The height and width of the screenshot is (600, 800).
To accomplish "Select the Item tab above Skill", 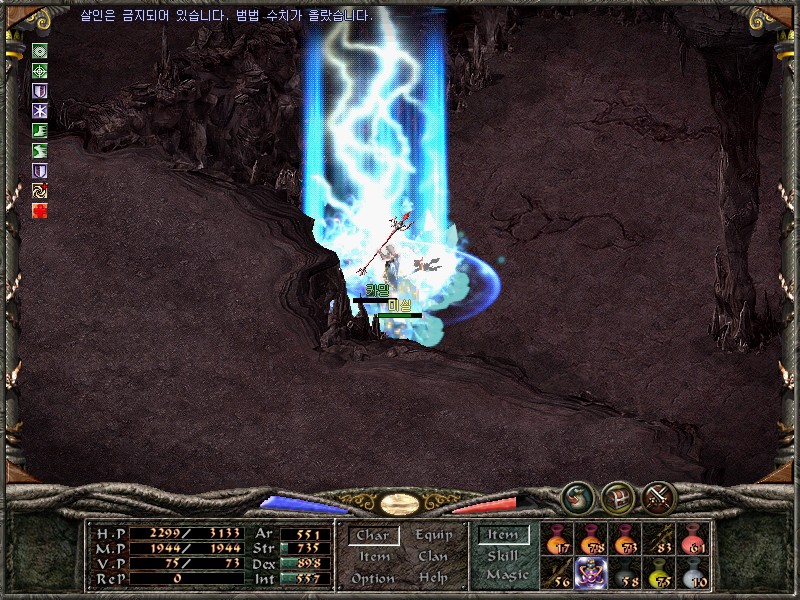I will click(503, 536).
